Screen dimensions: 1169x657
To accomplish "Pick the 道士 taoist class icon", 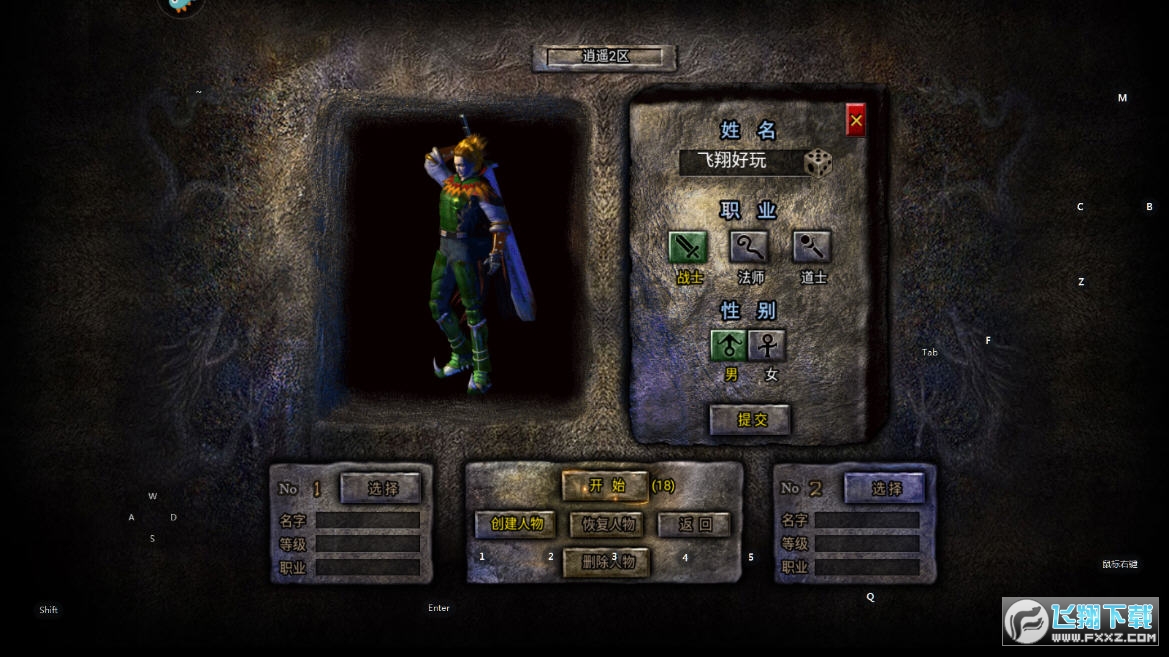I will pos(812,246).
